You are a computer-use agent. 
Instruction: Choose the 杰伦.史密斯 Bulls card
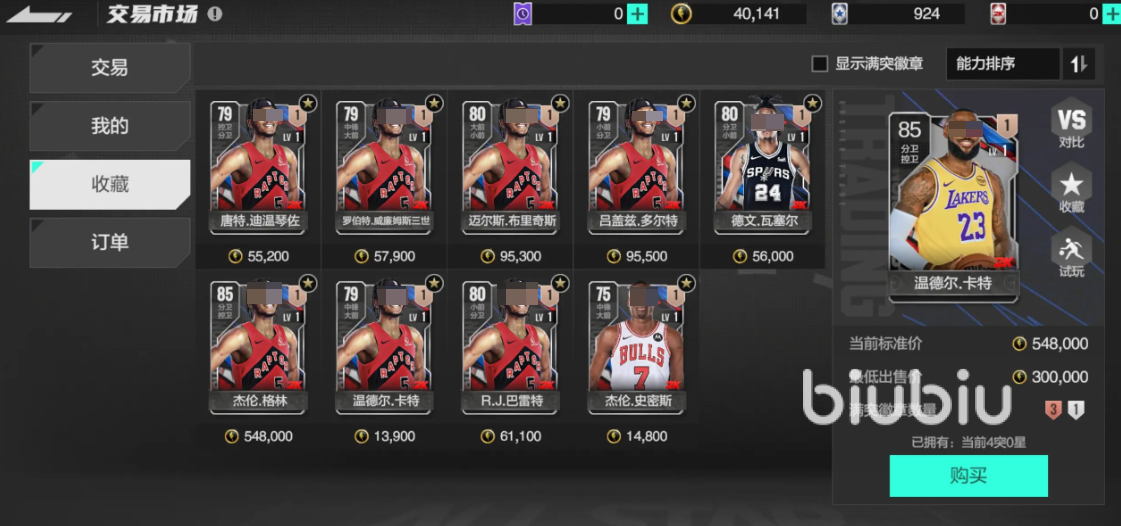(636, 347)
